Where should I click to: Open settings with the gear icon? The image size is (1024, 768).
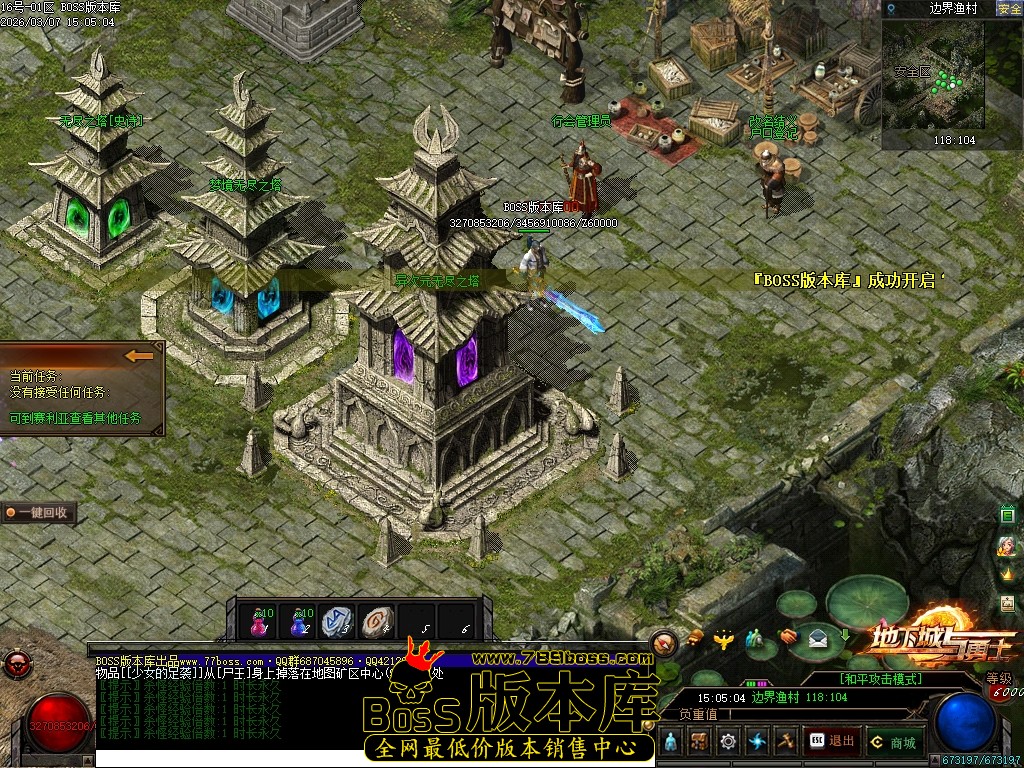[x=728, y=742]
